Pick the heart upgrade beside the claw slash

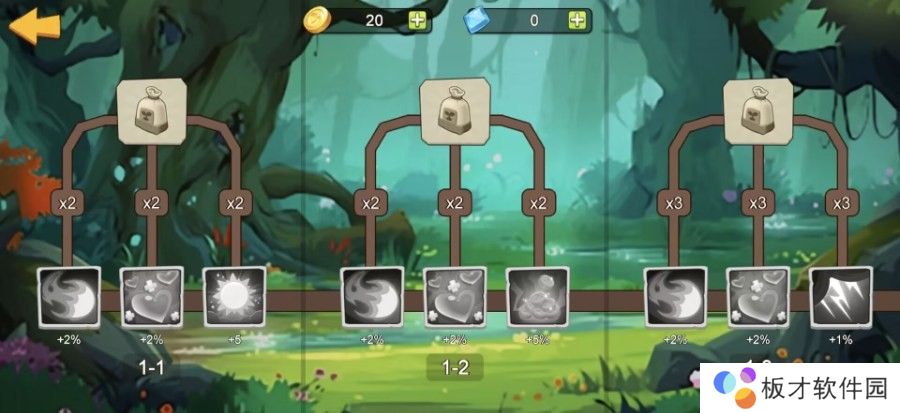click(758, 297)
